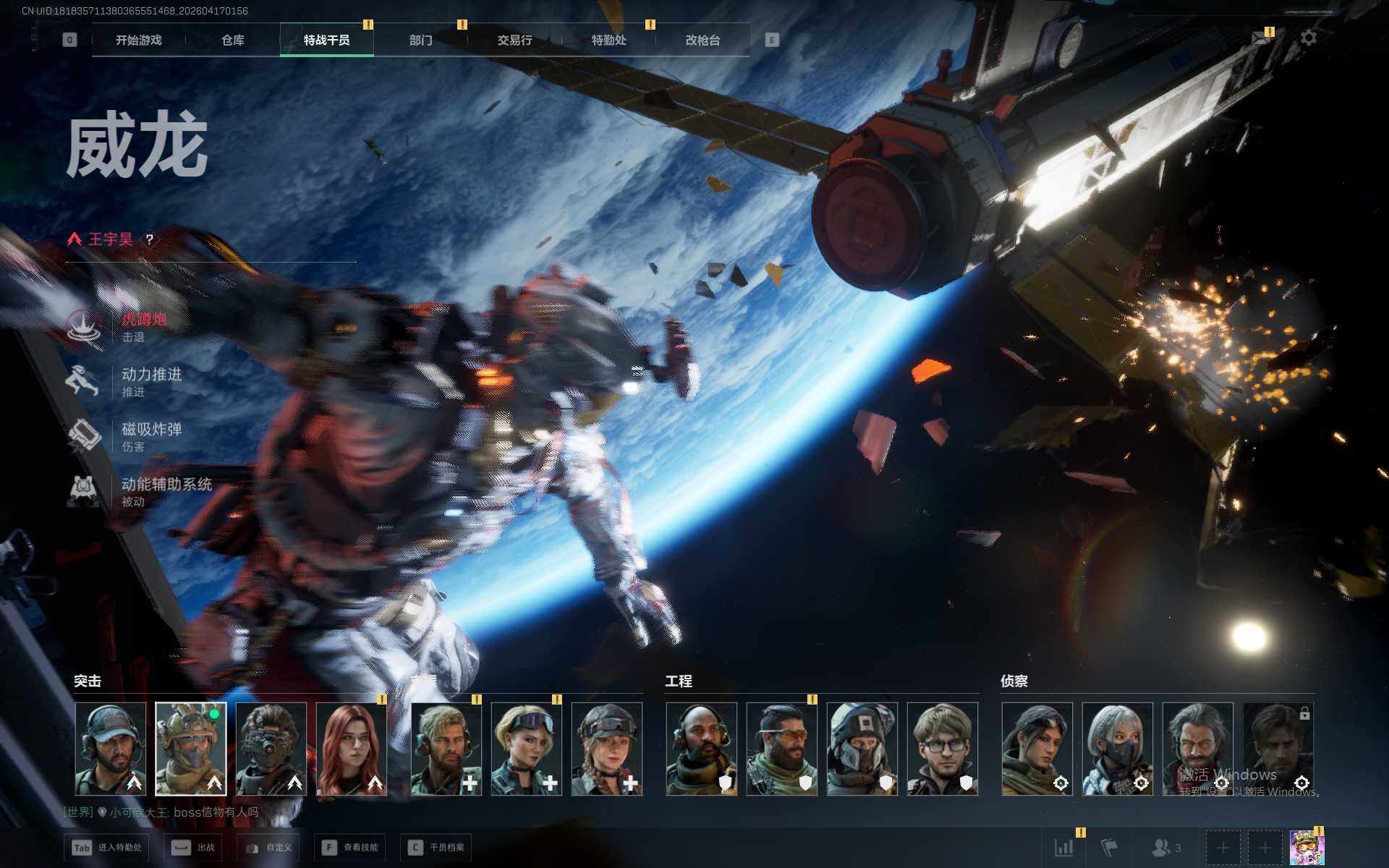Click the player avatar picture
Image resolution: width=1389 pixels, height=868 pixels.
pos(1307,847)
